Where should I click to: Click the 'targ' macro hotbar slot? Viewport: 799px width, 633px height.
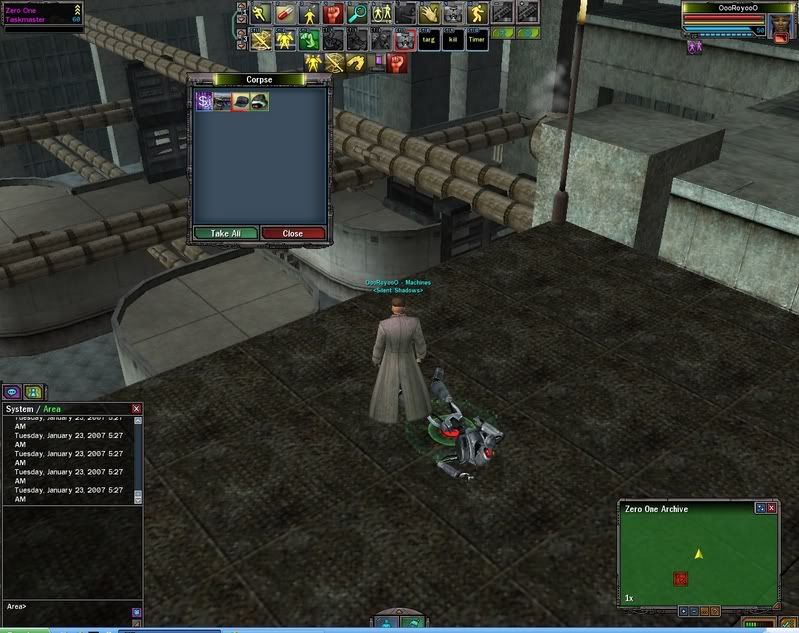pyautogui.click(x=429, y=40)
